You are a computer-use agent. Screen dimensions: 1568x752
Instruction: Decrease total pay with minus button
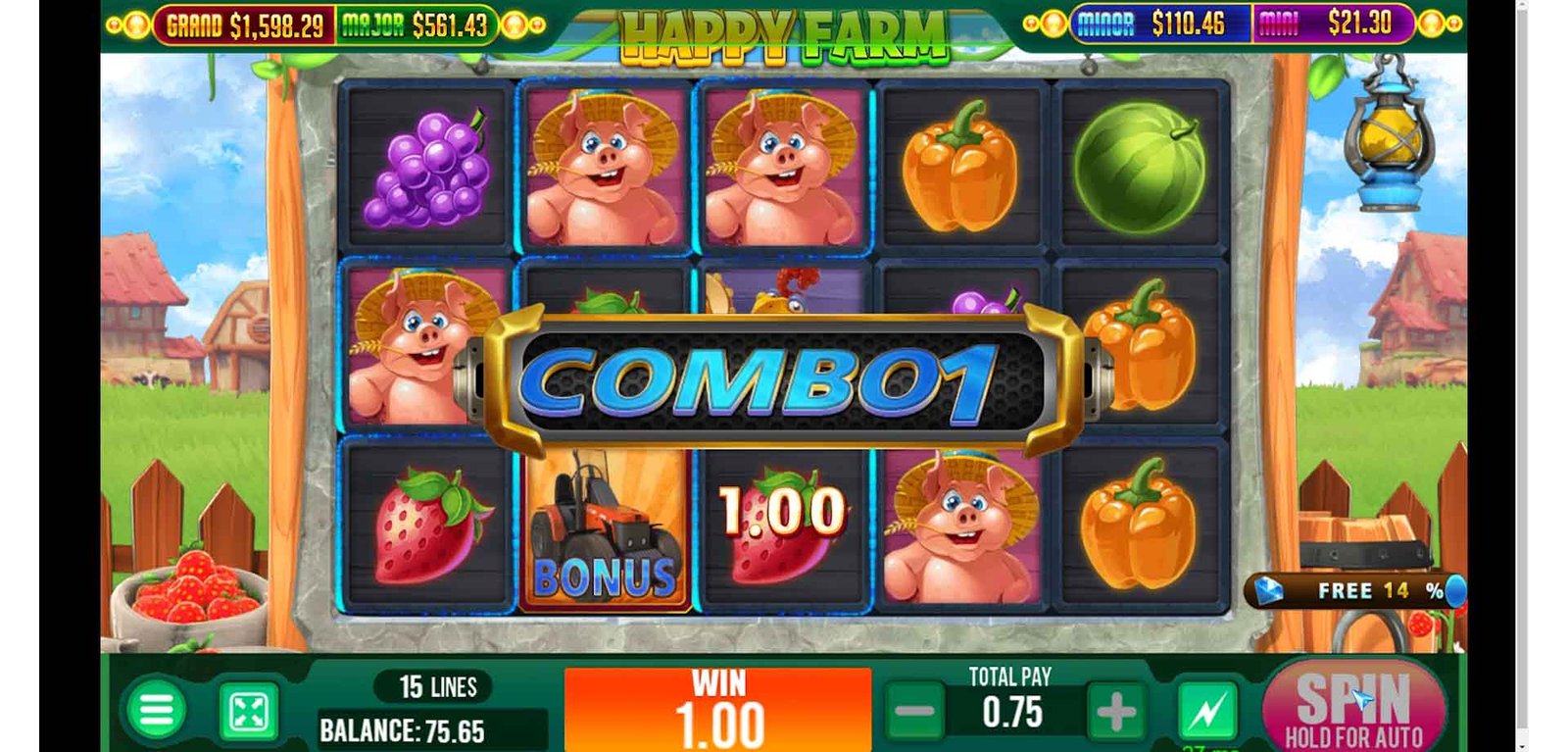(915, 712)
